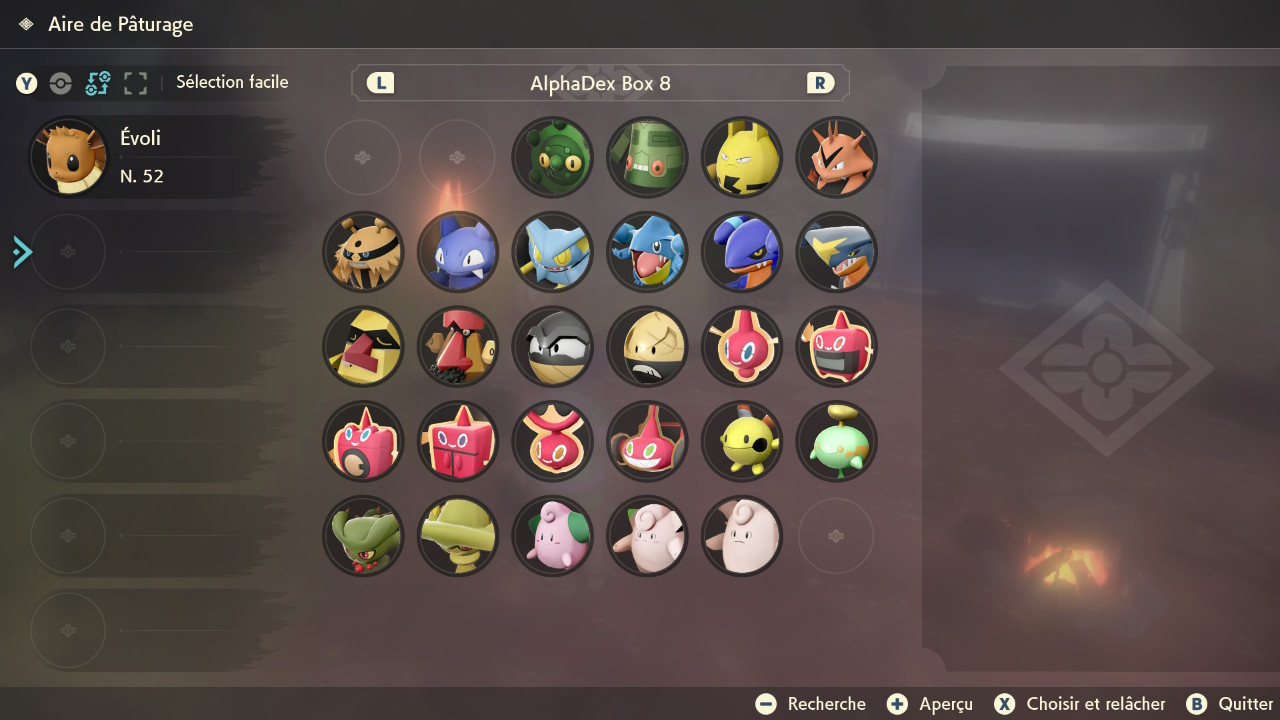1280x720 pixels.
Task: Select the golden shiny Nosepass
Action: pyautogui.click(x=363, y=347)
